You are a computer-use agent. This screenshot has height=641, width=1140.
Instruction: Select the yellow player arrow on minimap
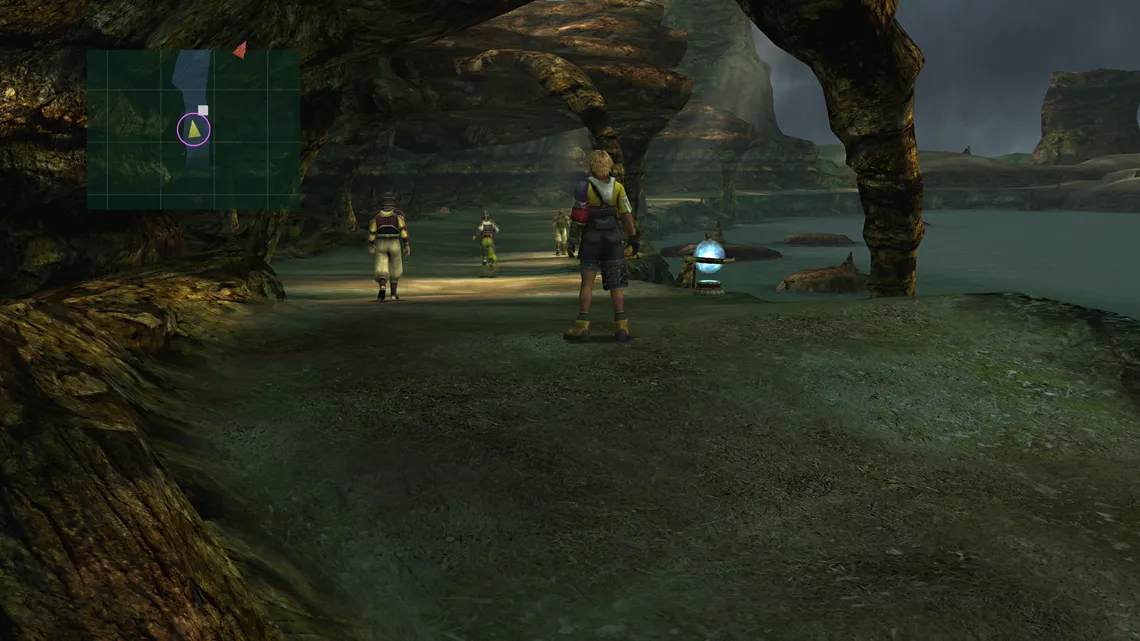tap(194, 129)
